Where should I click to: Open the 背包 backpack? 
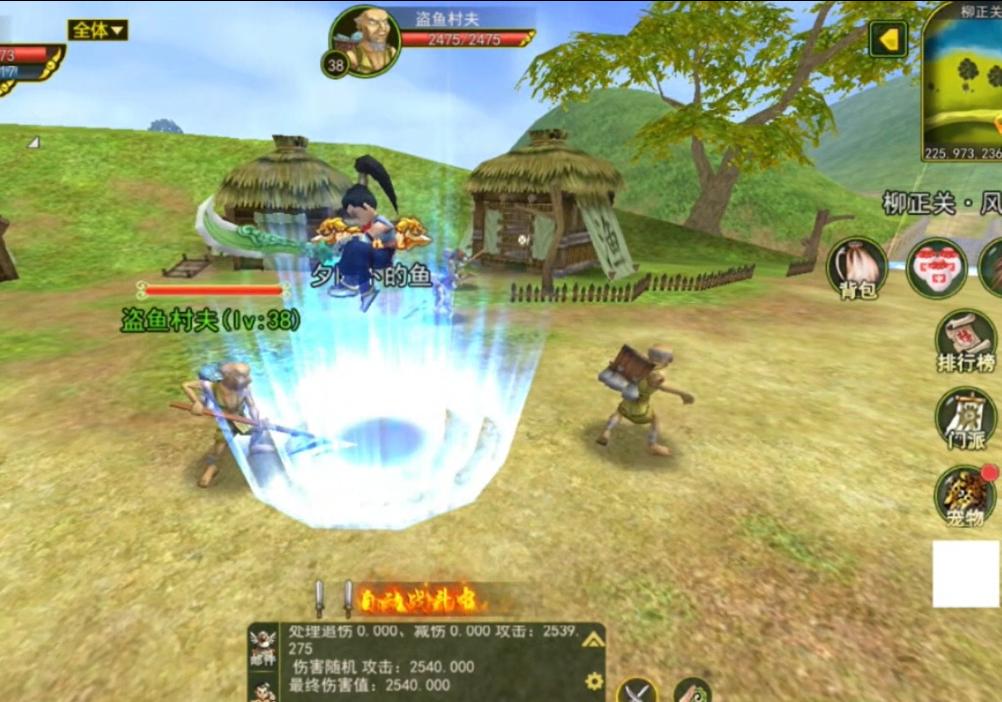click(856, 267)
